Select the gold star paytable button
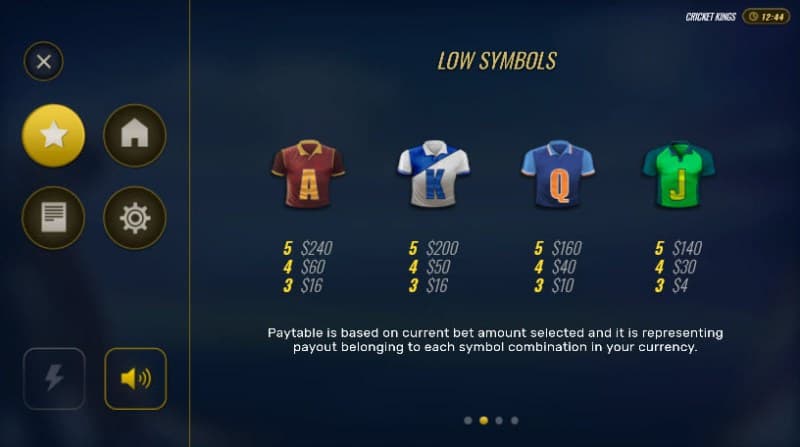 tap(54, 136)
